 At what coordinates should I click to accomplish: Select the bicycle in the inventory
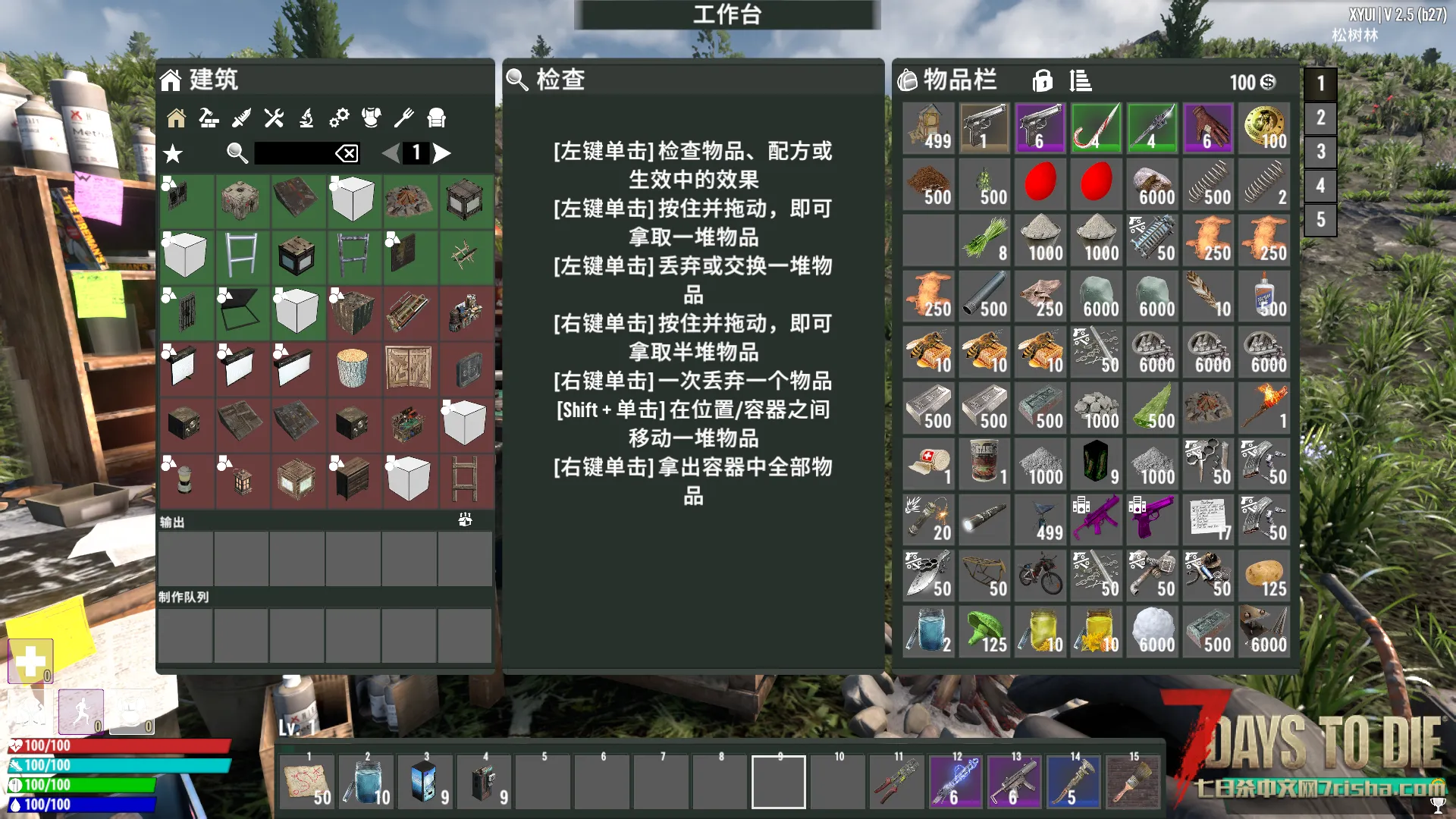point(1040,576)
